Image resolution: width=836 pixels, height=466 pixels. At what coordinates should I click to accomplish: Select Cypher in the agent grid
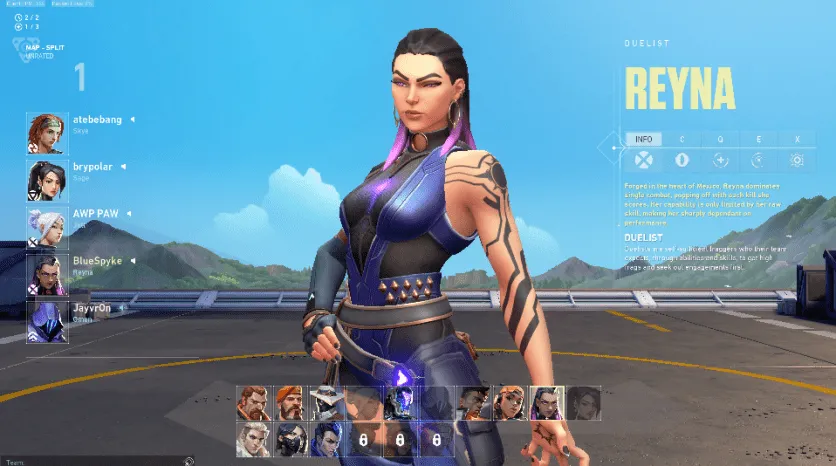[x=325, y=403]
